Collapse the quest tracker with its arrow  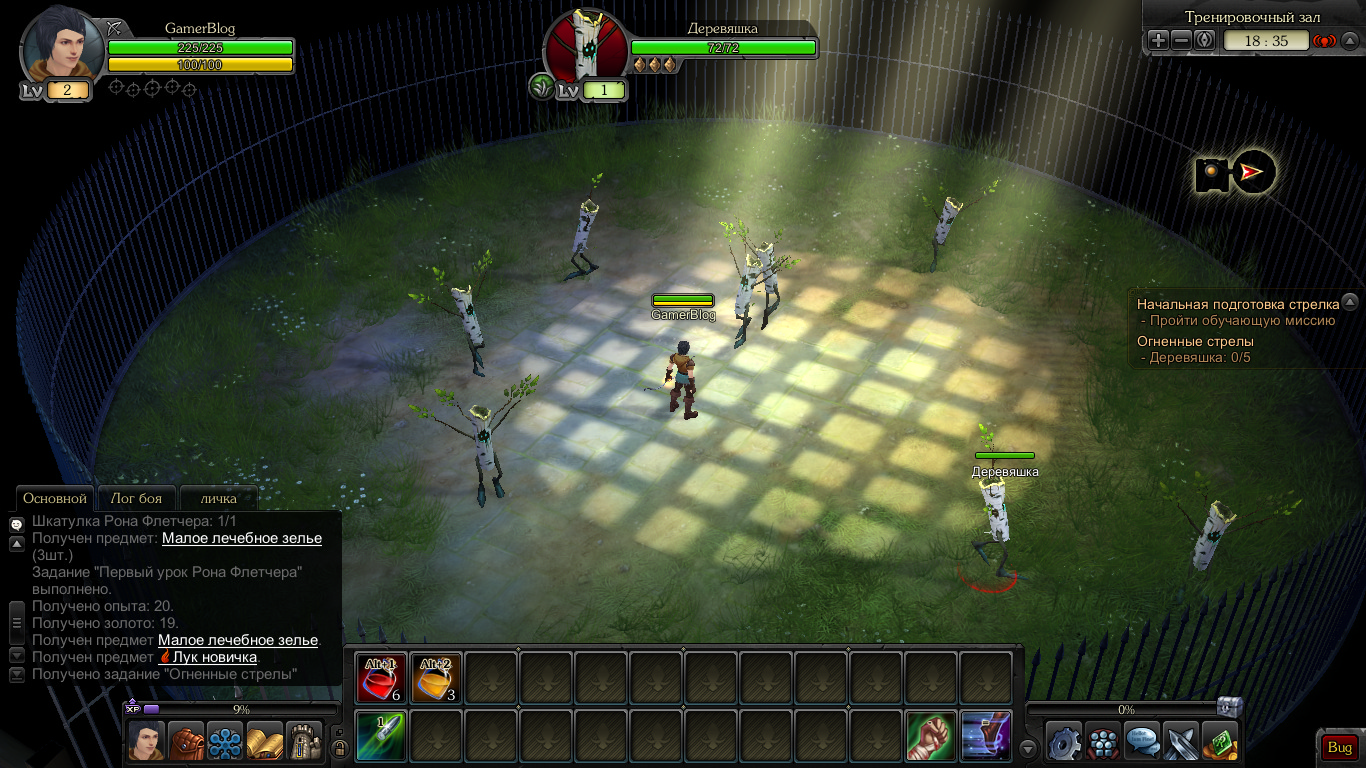pos(1350,301)
